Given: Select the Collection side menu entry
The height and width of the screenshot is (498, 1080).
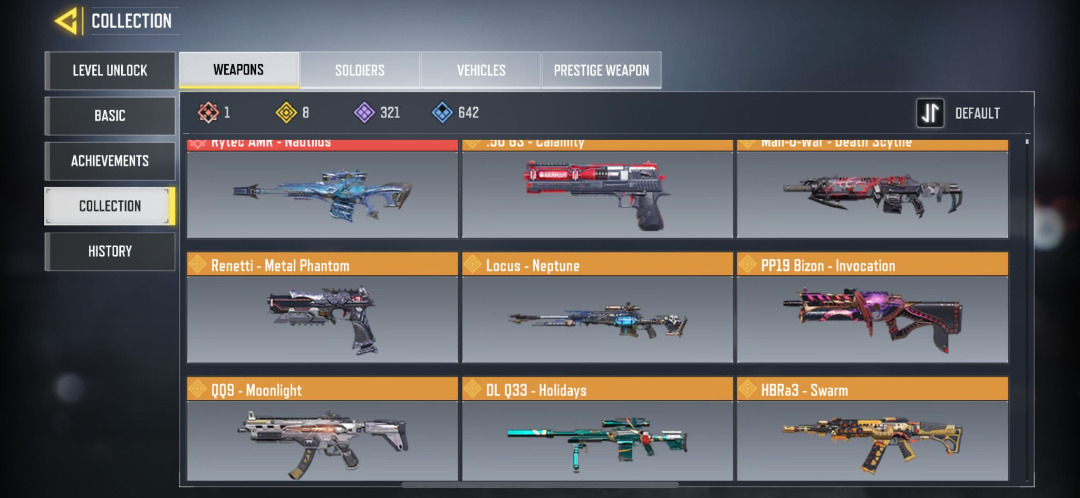Looking at the screenshot, I should point(109,206).
